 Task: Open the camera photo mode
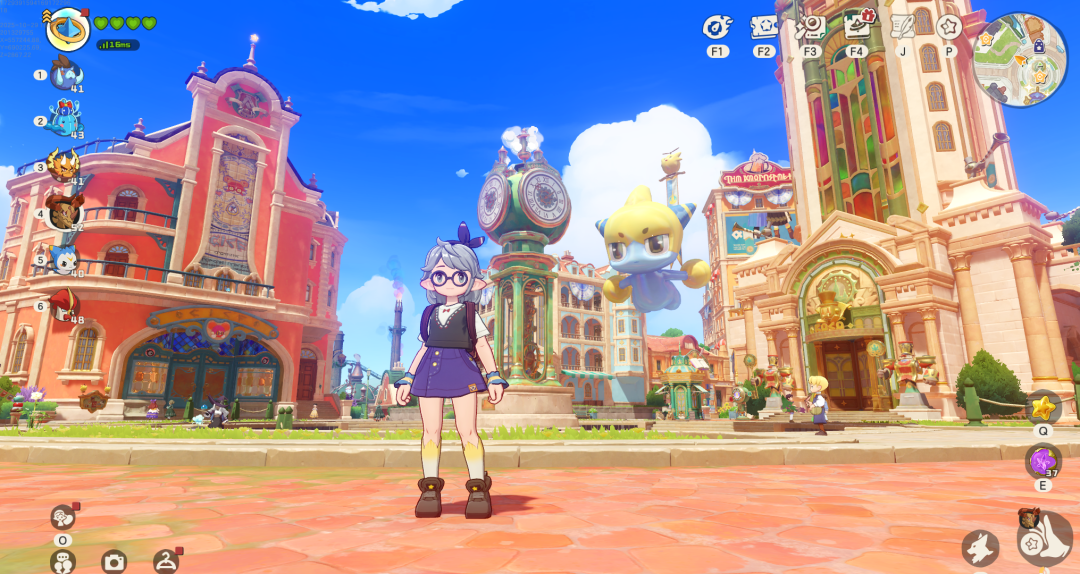[x=114, y=561]
